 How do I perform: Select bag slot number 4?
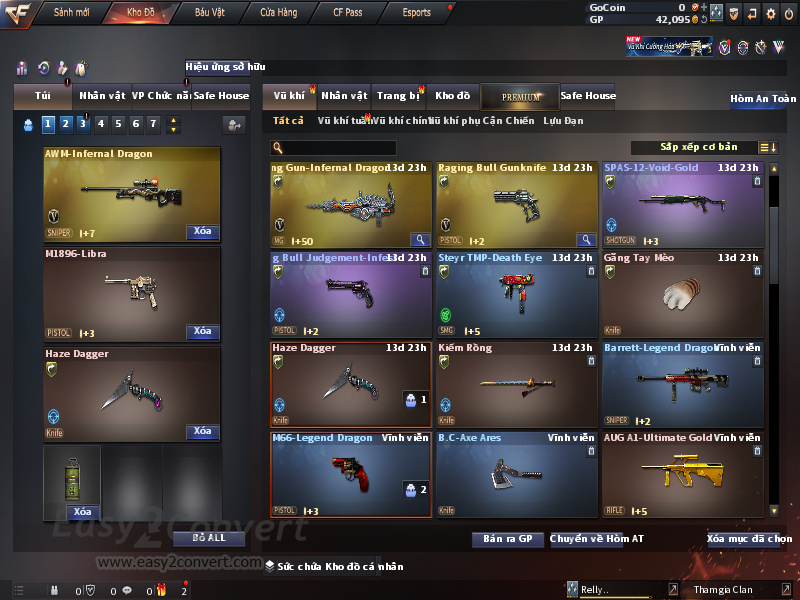[100, 124]
